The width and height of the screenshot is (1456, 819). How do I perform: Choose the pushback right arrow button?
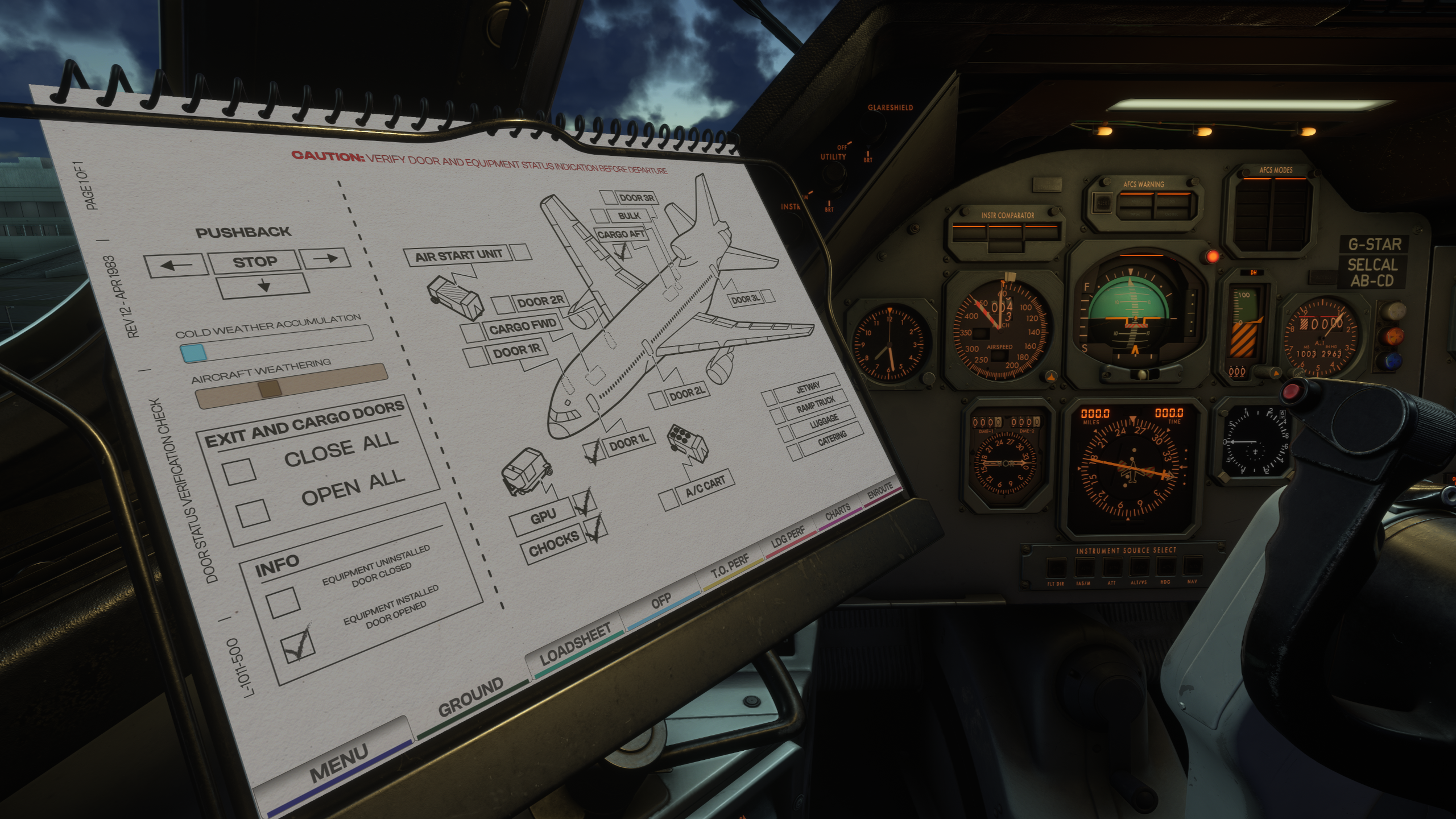(x=325, y=259)
